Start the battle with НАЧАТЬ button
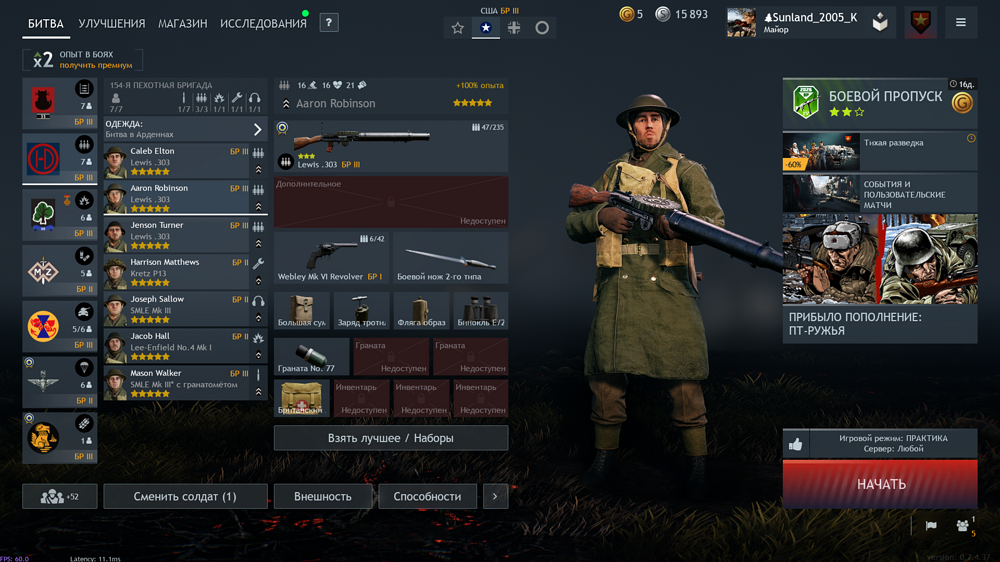 [x=880, y=484]
